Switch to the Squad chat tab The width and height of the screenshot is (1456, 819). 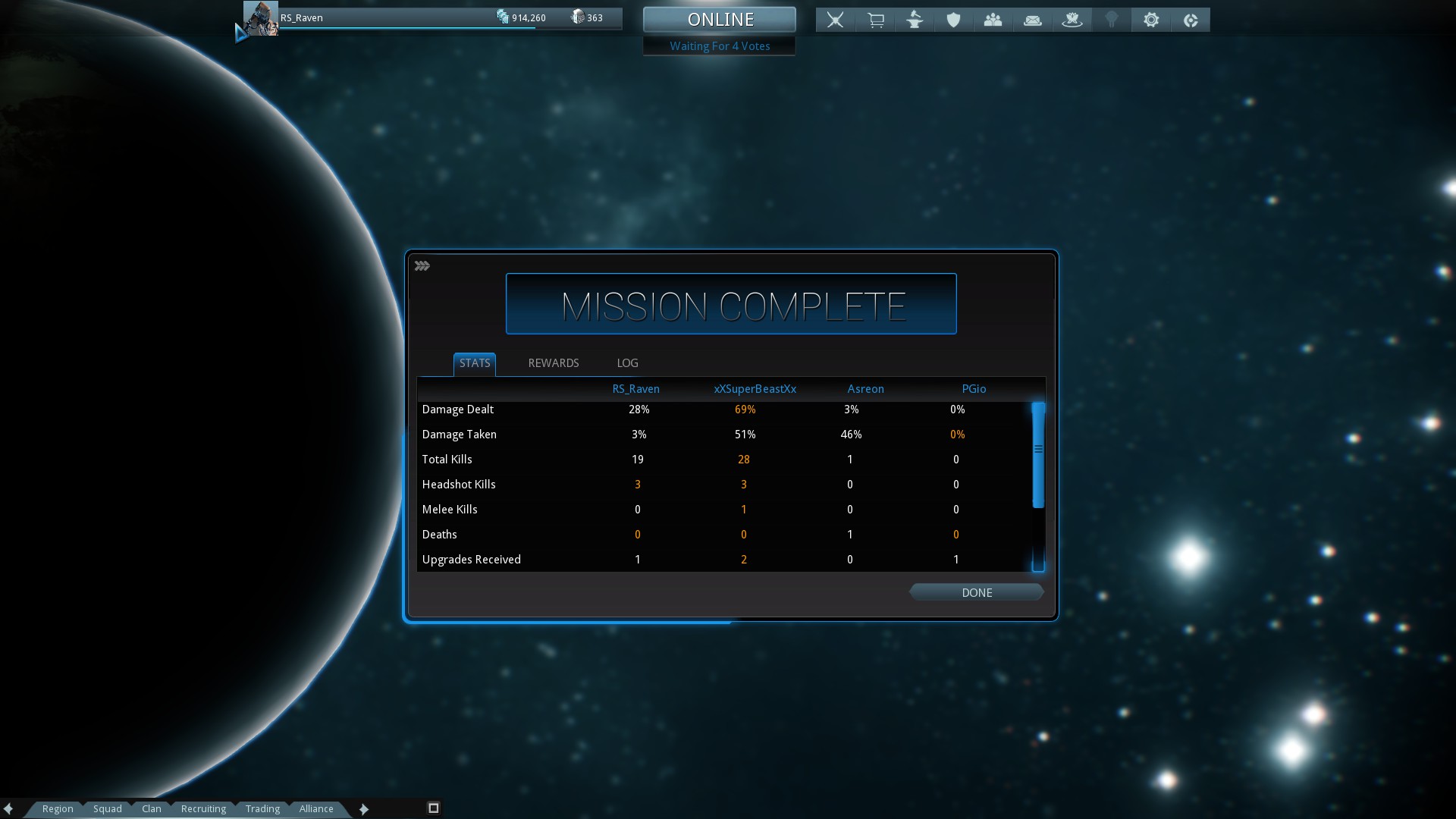[x=107, y=808]
